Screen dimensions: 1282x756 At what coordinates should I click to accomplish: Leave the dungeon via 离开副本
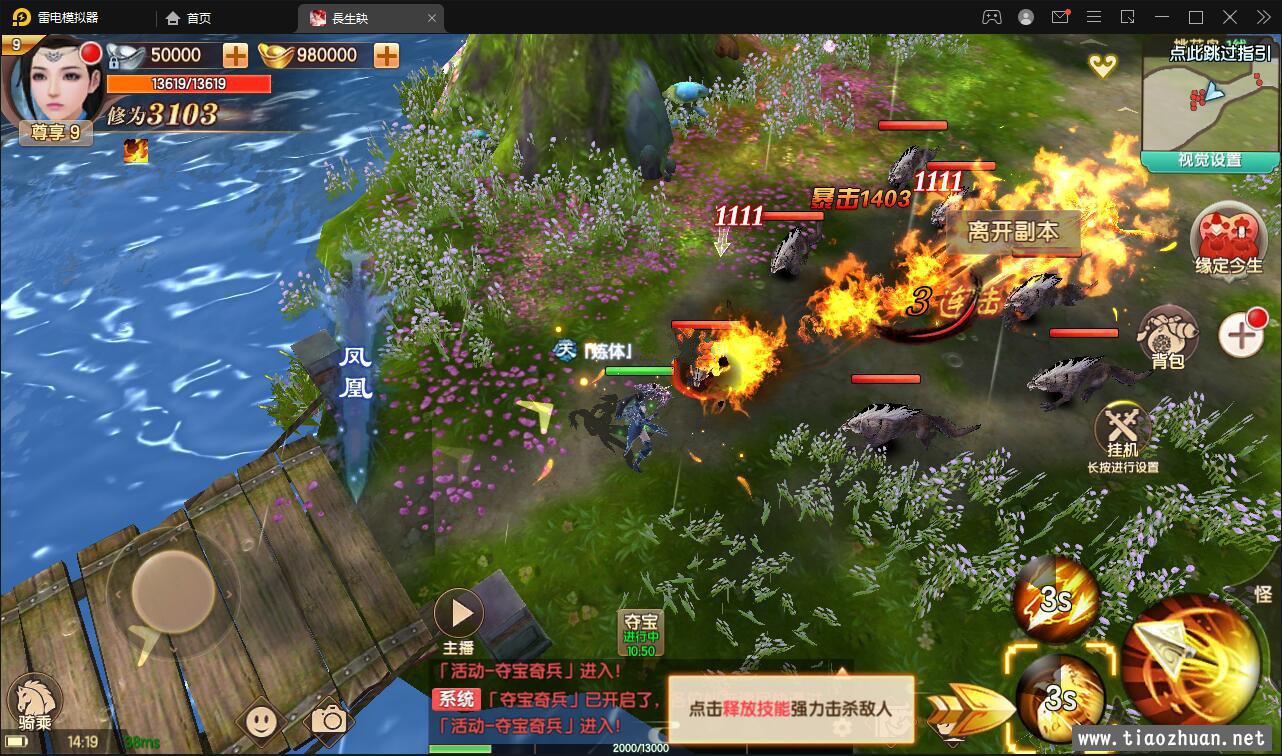[x=1012, y=232]
